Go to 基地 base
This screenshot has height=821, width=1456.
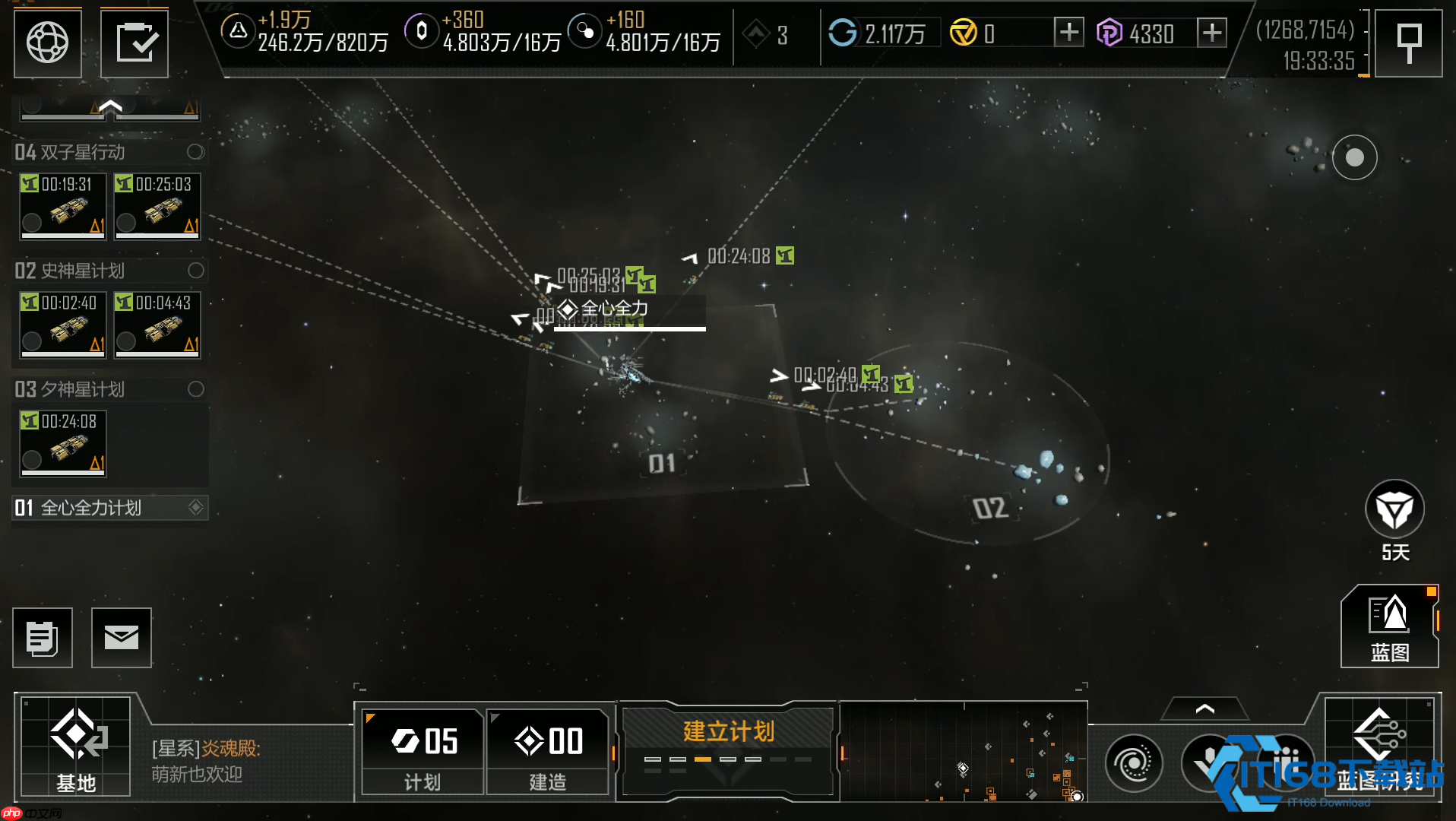[75, 746]
